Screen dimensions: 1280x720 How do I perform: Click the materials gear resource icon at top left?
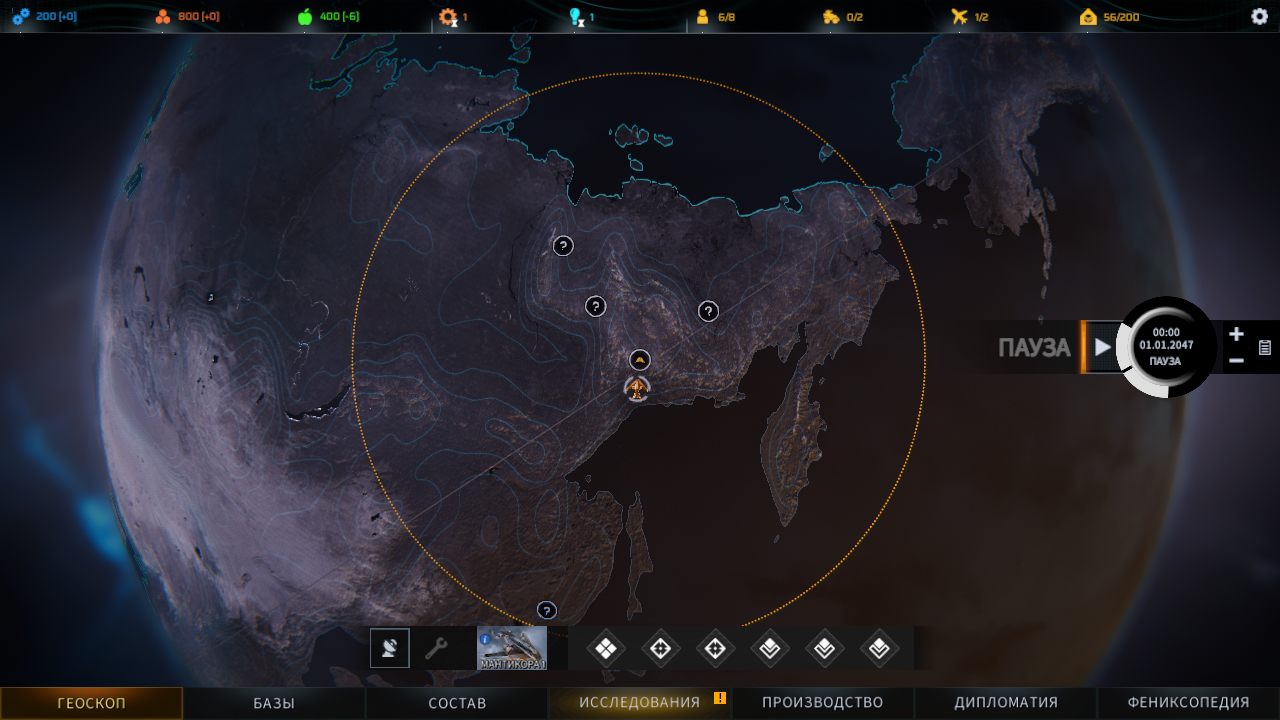pyautogui.click(x=22, y=15)
